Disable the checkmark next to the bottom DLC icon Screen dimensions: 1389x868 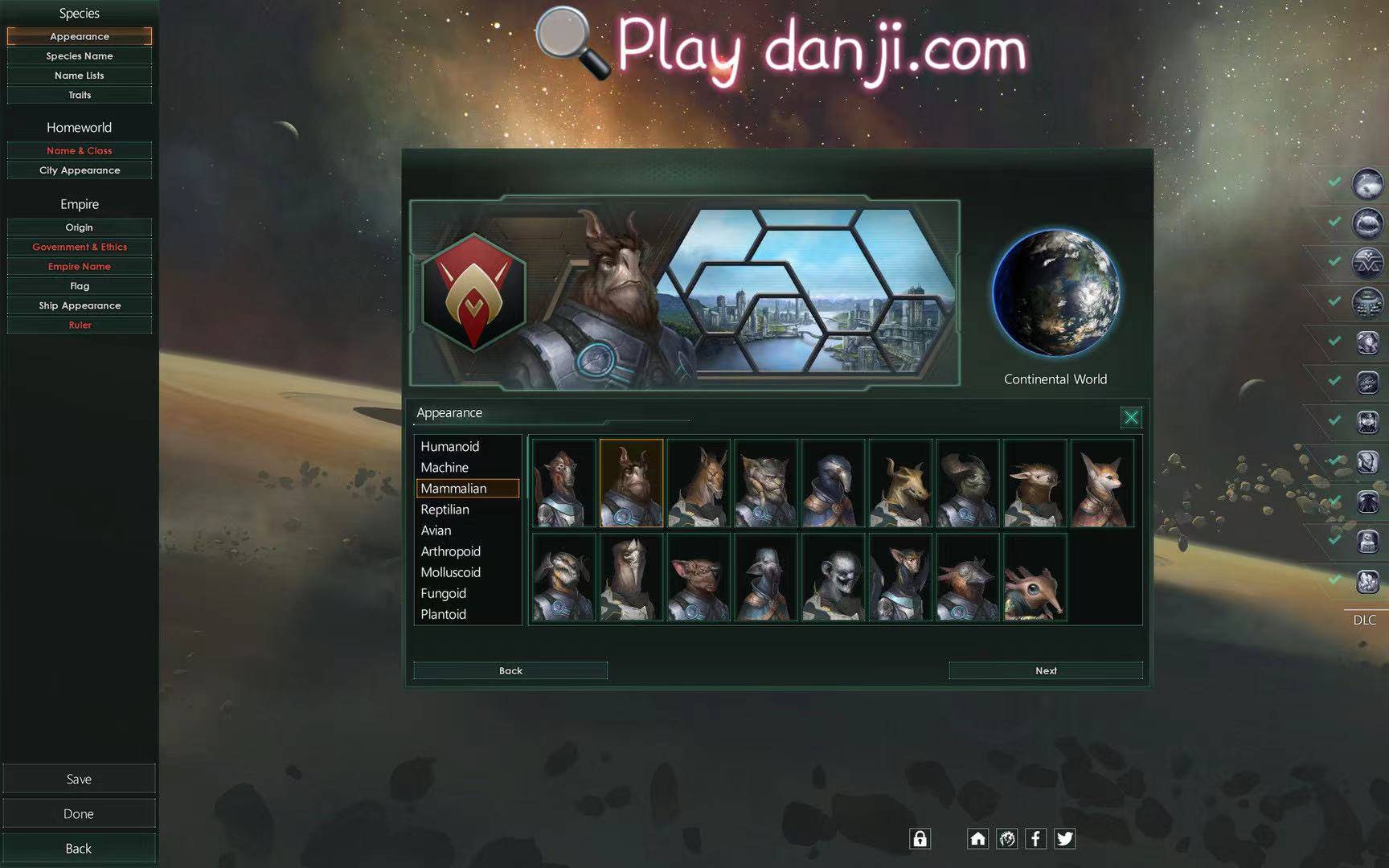coord(1336,579)
